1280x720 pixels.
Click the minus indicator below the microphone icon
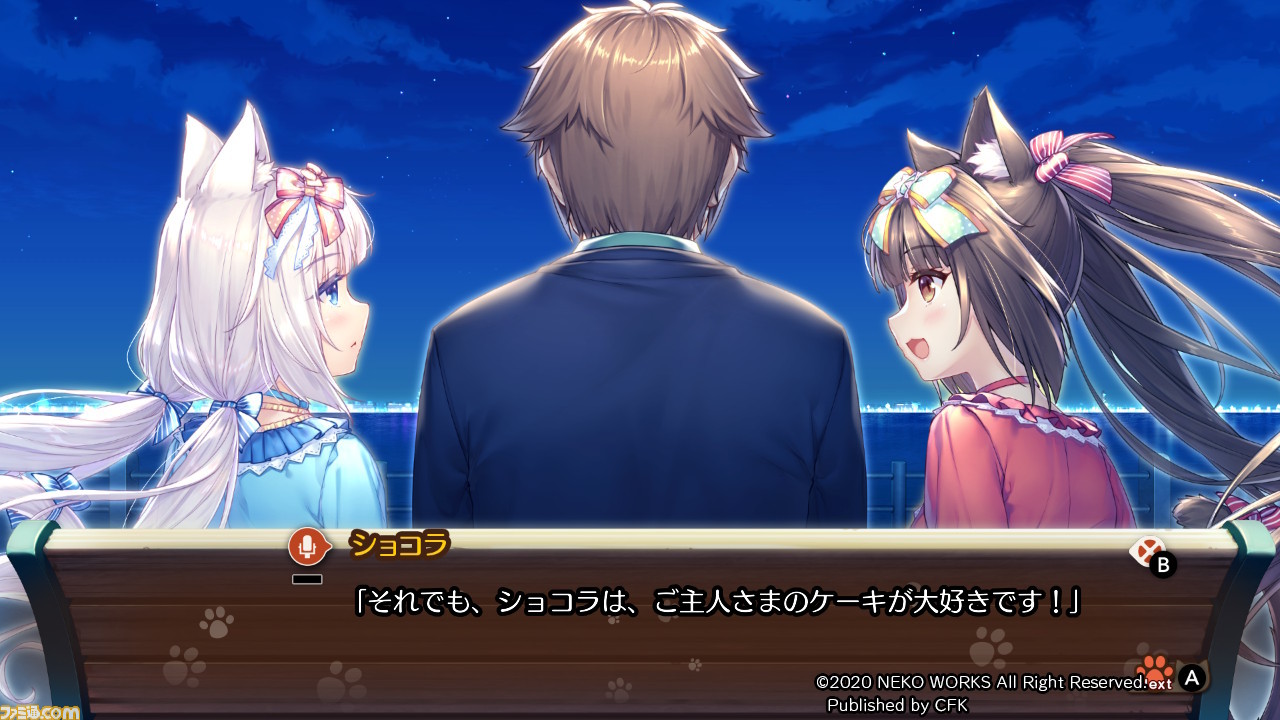(308, 576)
